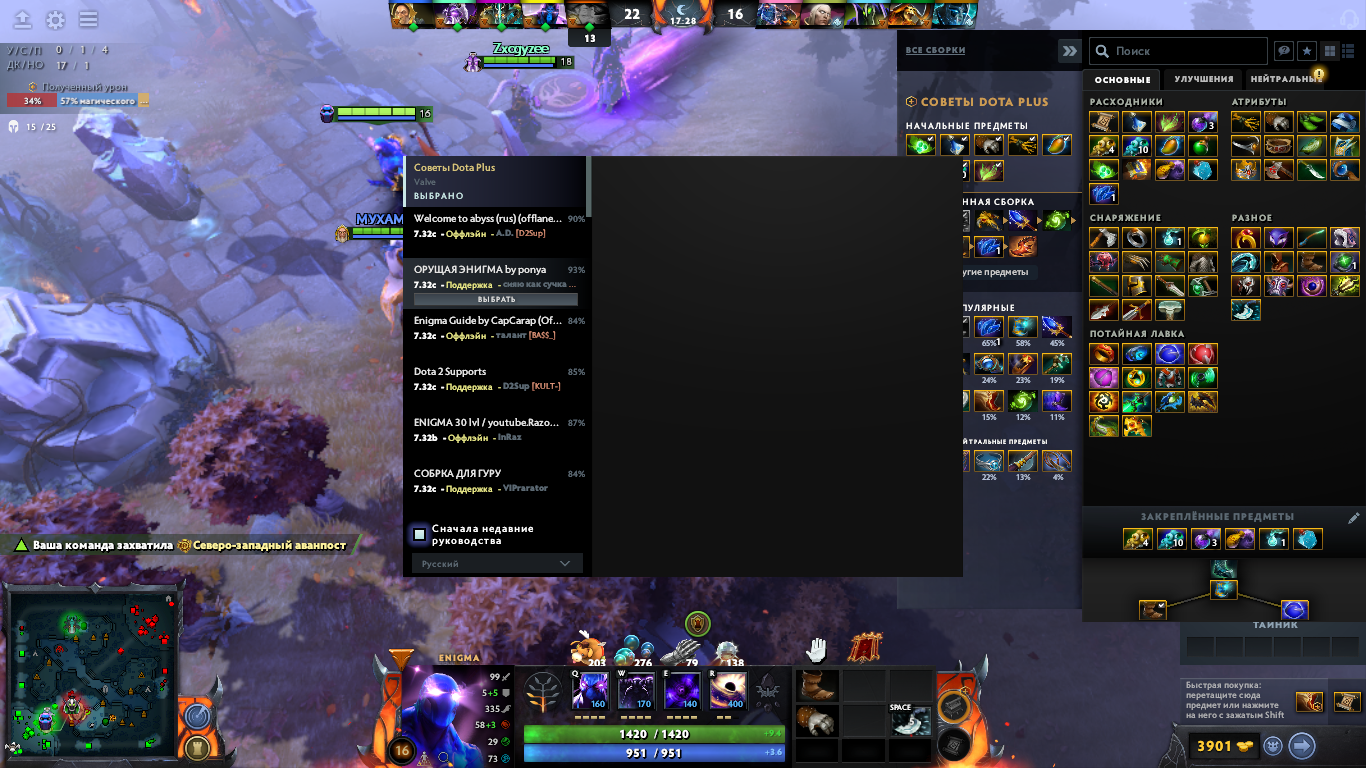Cast Demonic Conversion ability (W)
Image resolution: width=1366 pixels, height=768 pixels.
[634, 691]
